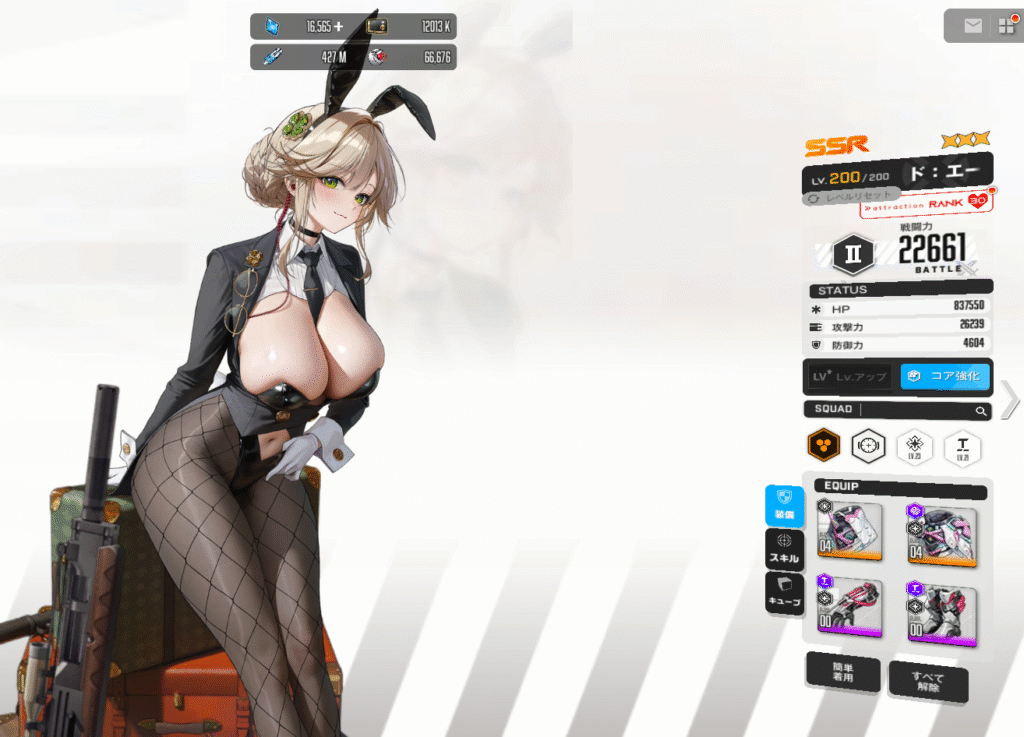
Task: Open the grid menu icon with red dot
Action: (x=1004, y=26)
